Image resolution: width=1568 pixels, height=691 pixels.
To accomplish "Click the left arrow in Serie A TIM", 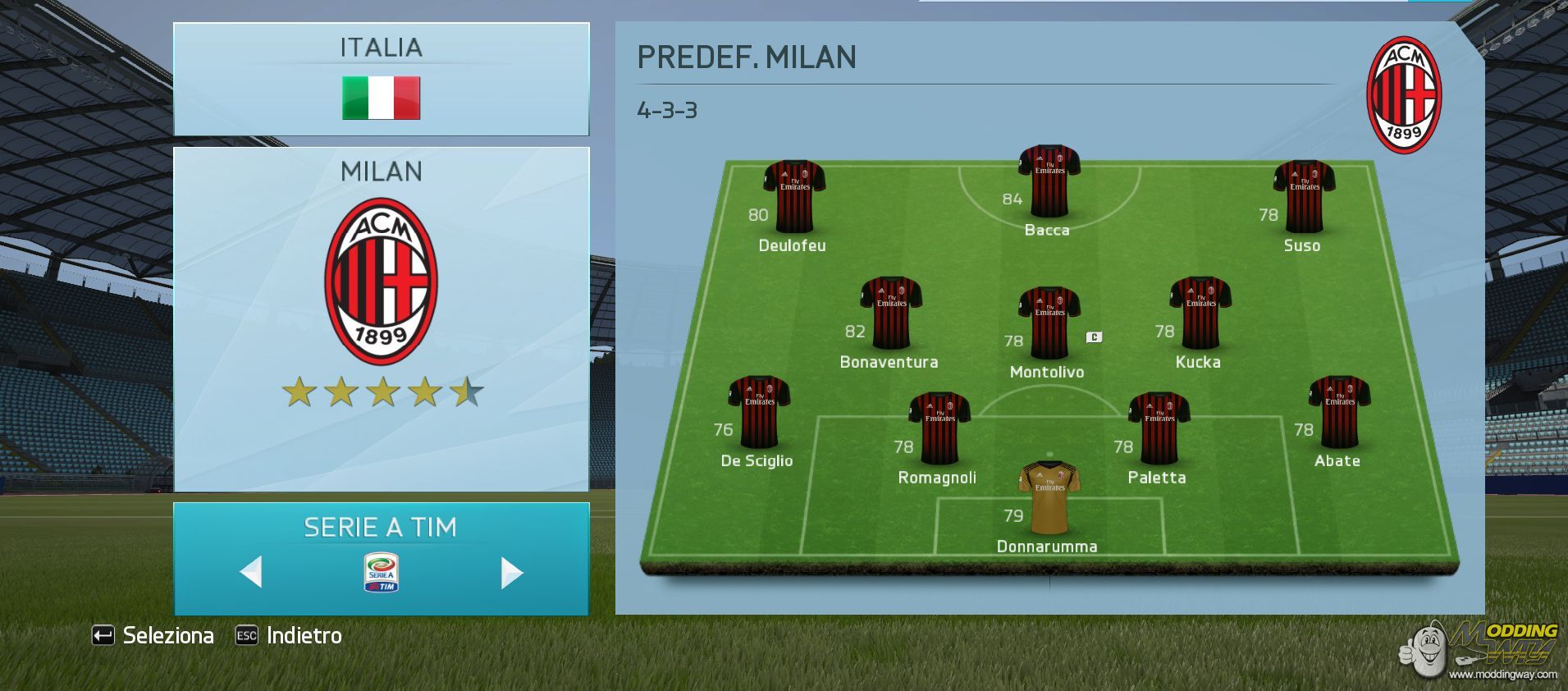I will [x=251, y=572].
